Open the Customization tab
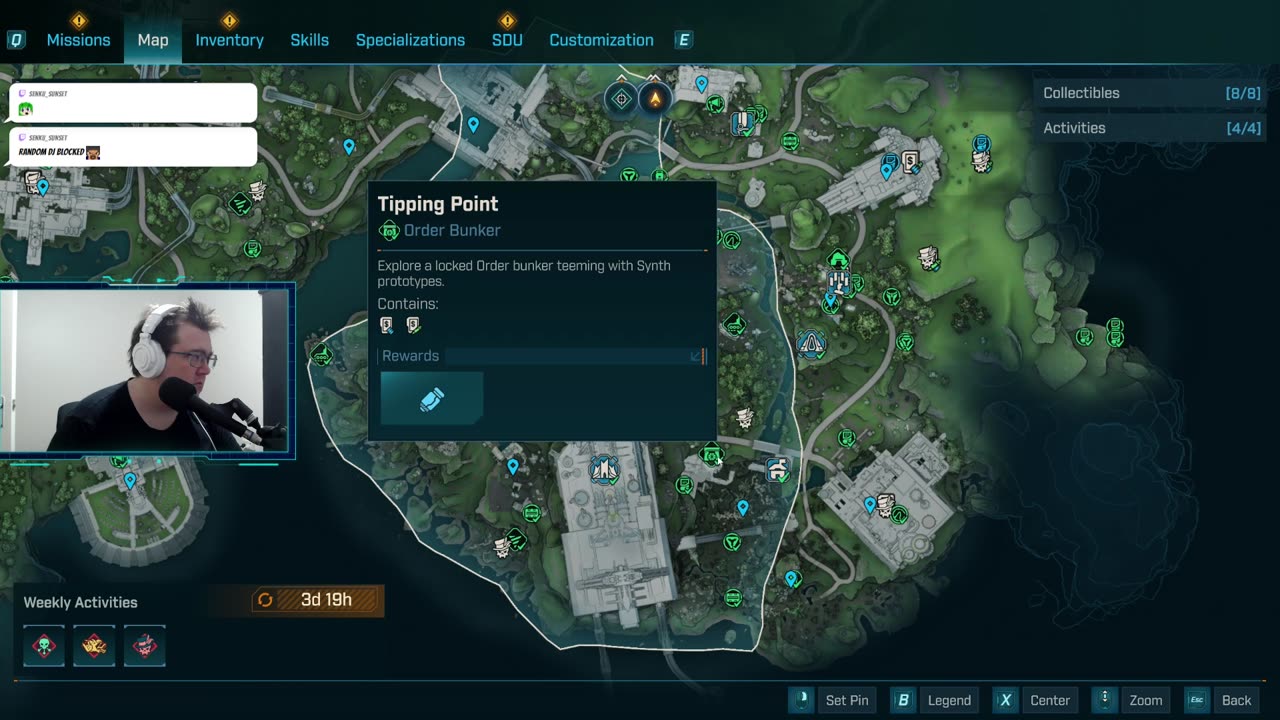The image size is (1280, 720). [601, 40]
